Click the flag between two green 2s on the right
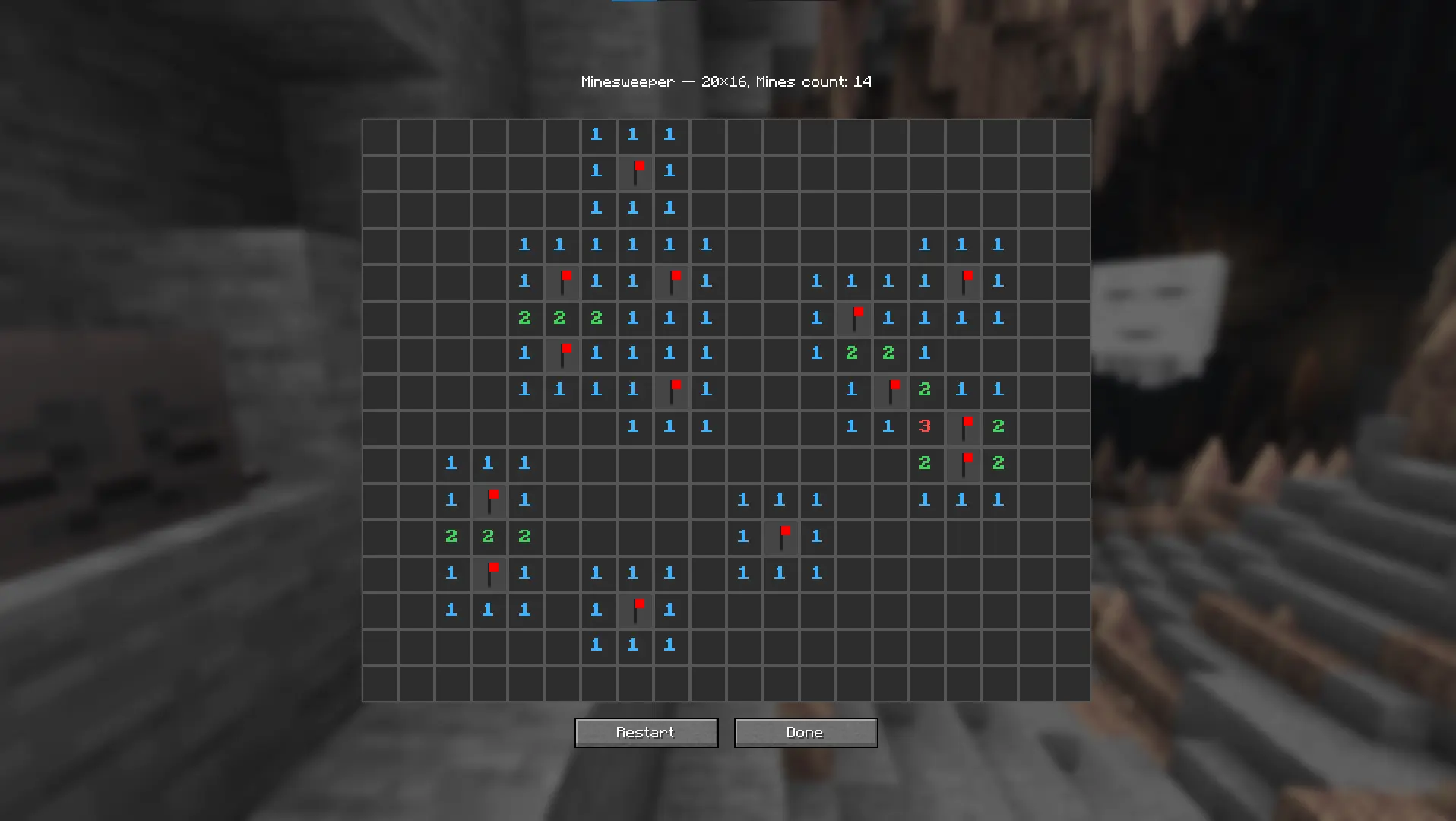The width and height of the screenshot is (1456, 821). tap(964, 461)
